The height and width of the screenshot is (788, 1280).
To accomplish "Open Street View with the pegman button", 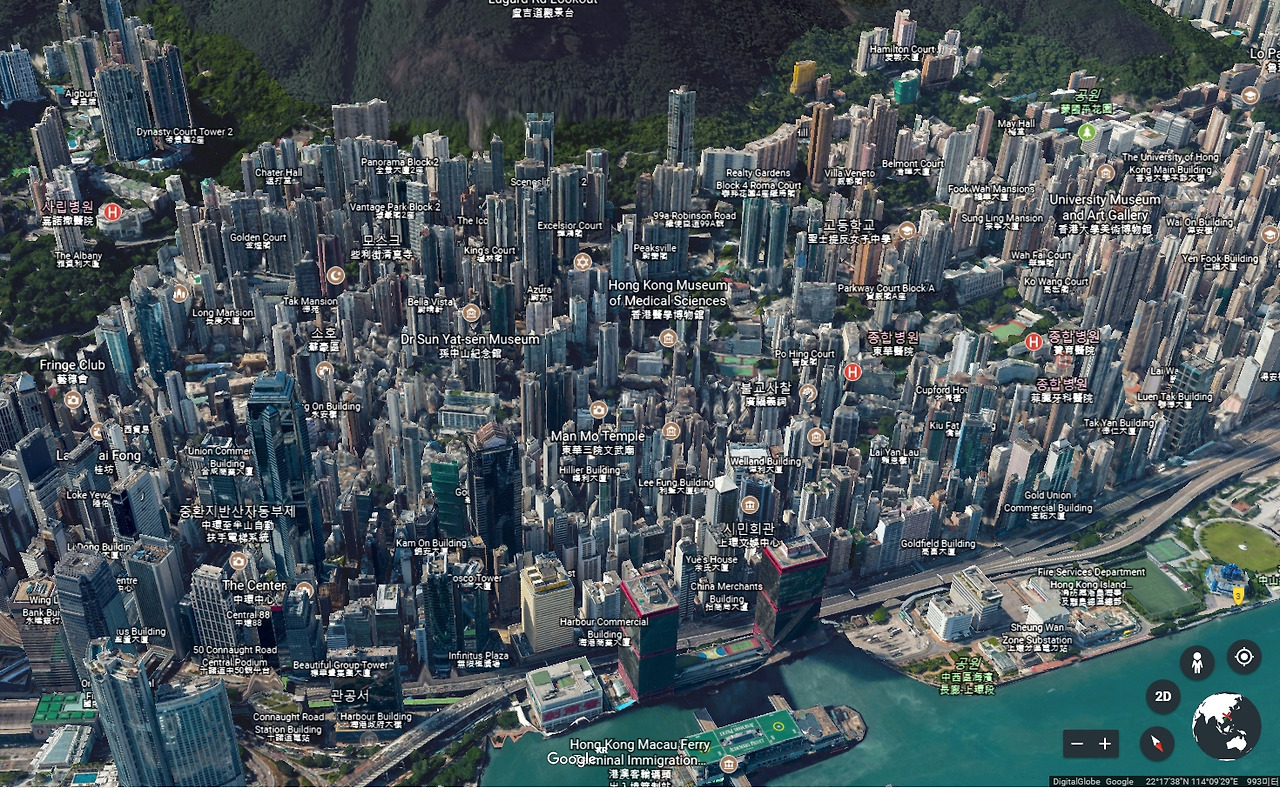I will tap(1196, 661).
